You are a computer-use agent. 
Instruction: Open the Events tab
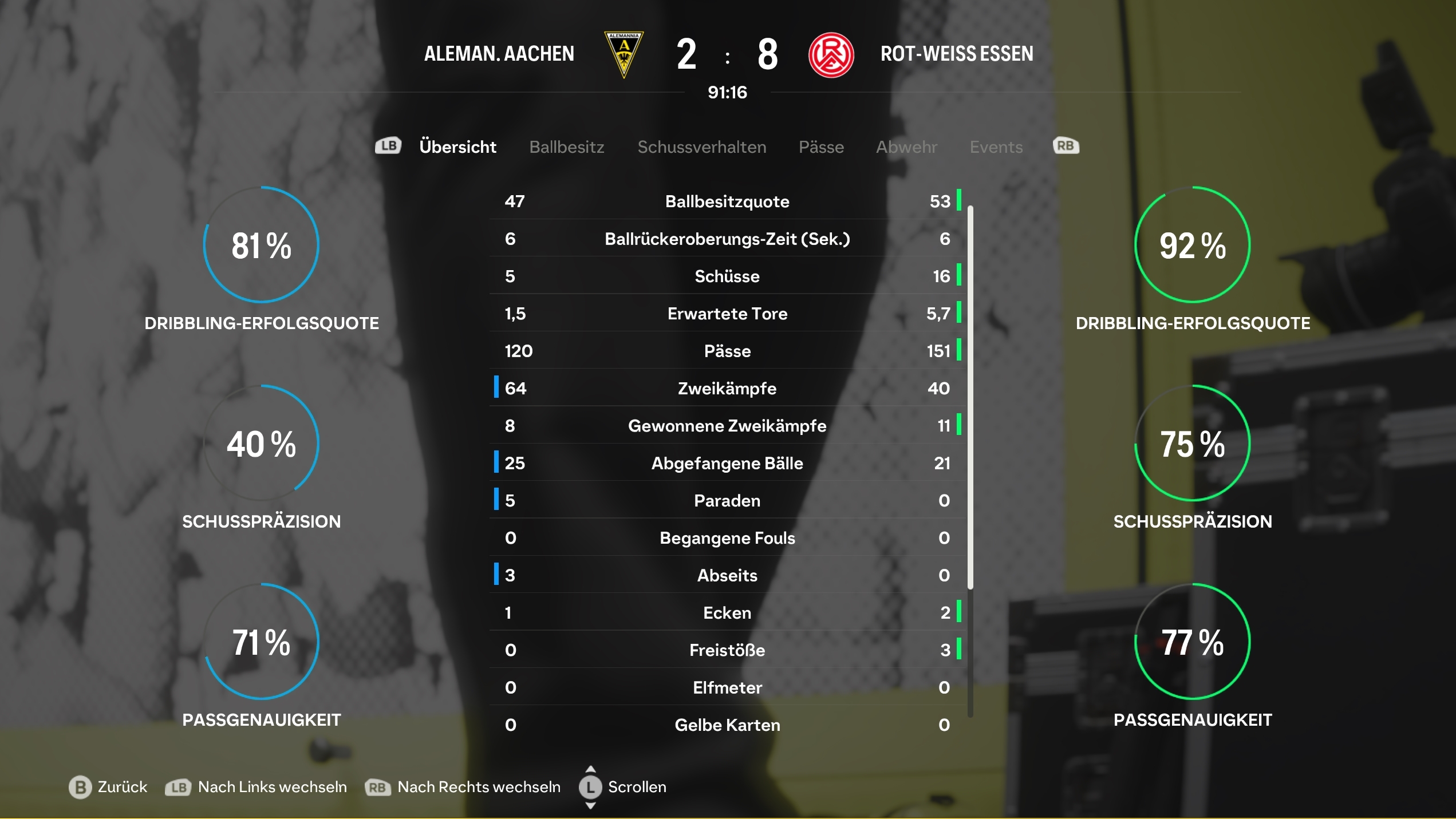click(x=996, y=147)
